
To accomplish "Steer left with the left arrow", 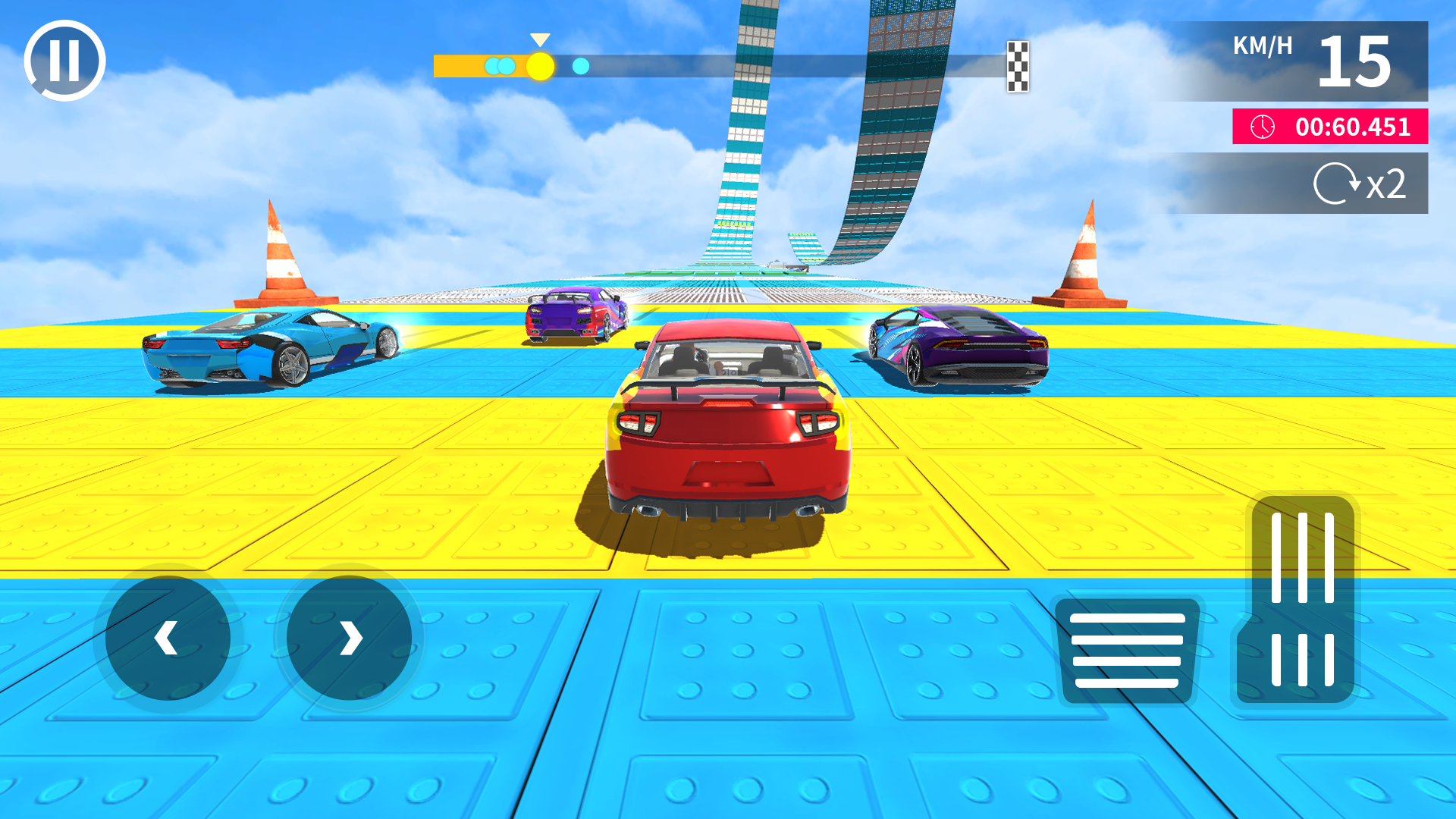I will click(168, 637).
